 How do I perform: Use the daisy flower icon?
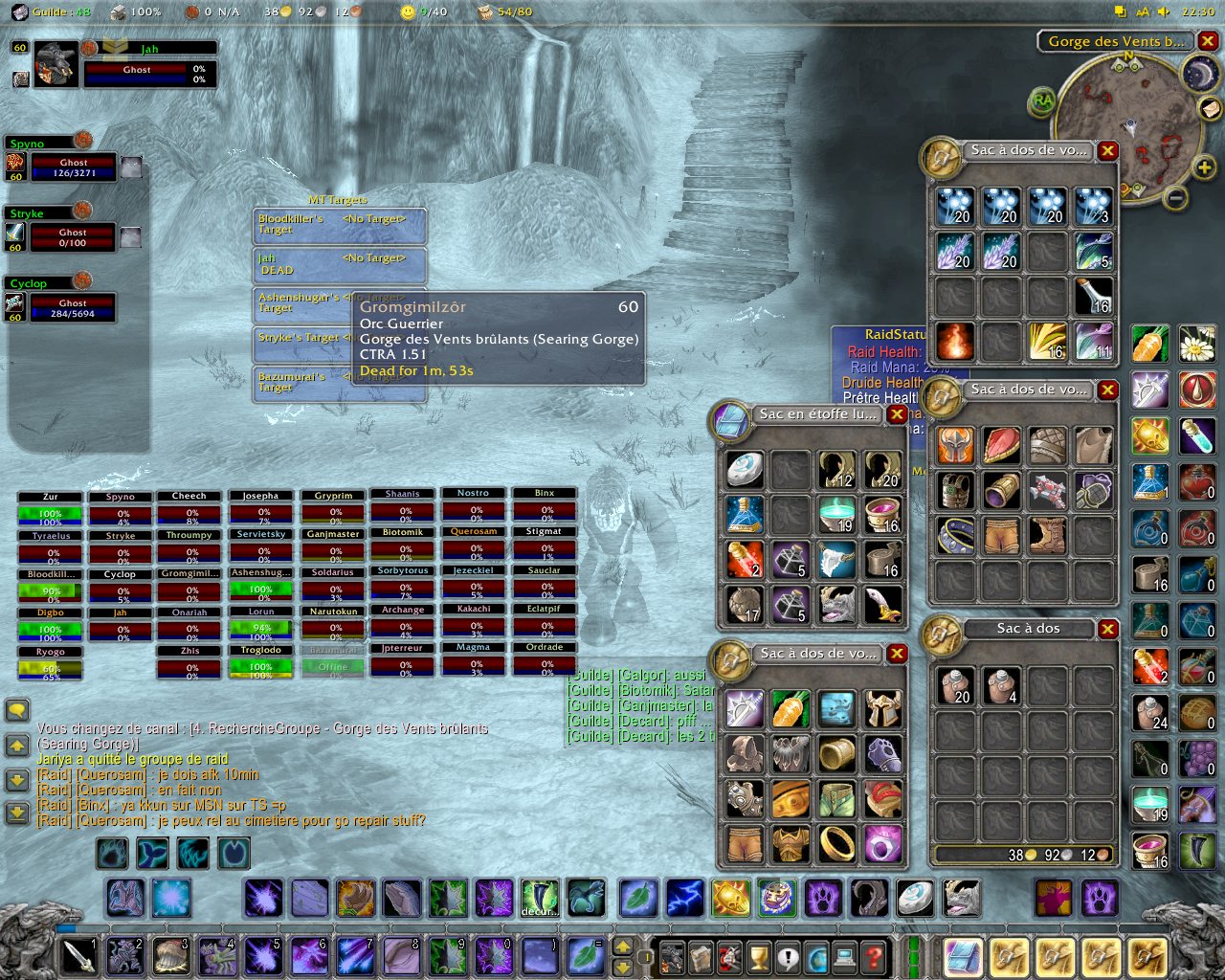(1196, 343)
